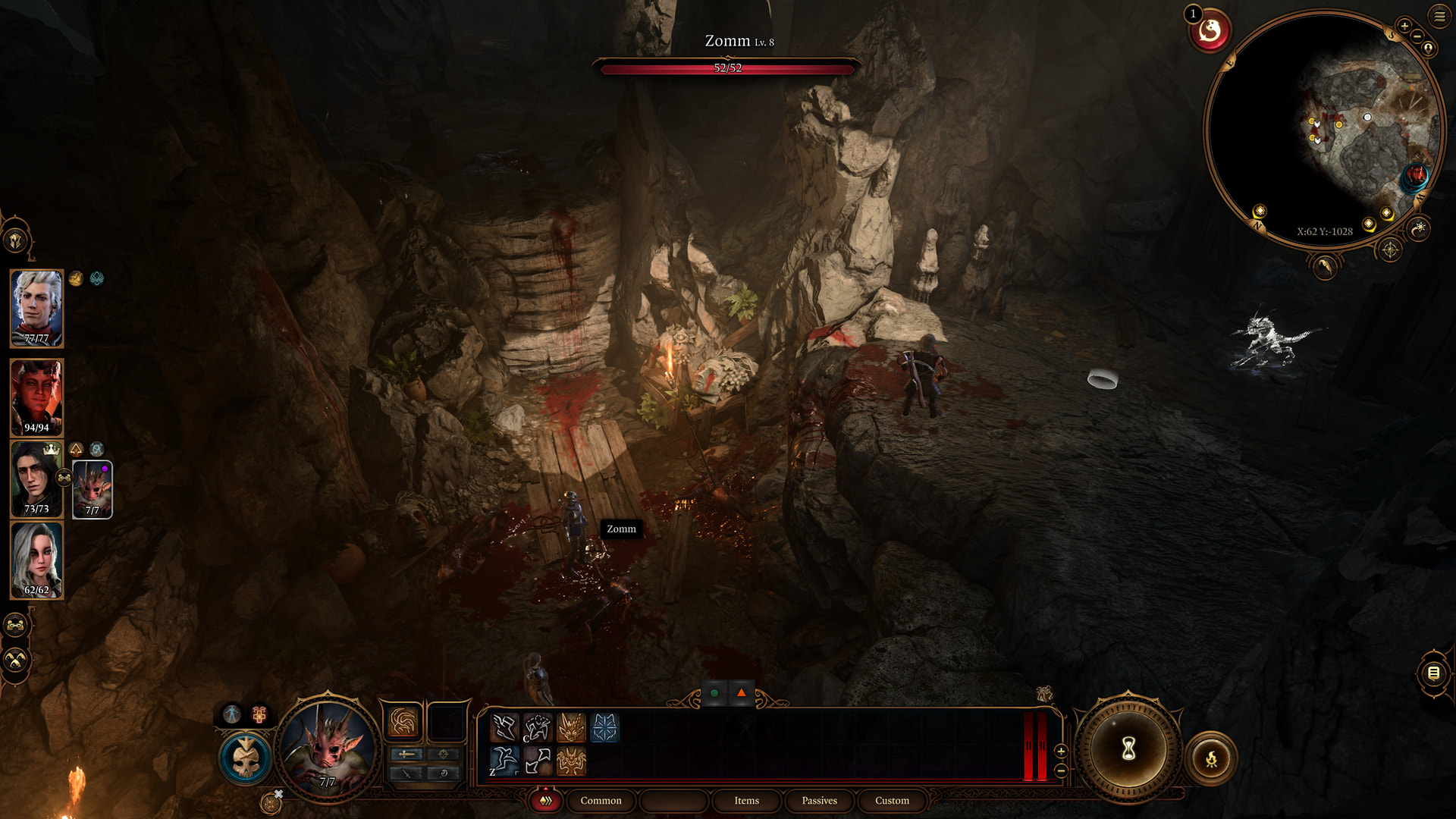
Task: Show the Passives hotbar tab
Action: [819, 801]
